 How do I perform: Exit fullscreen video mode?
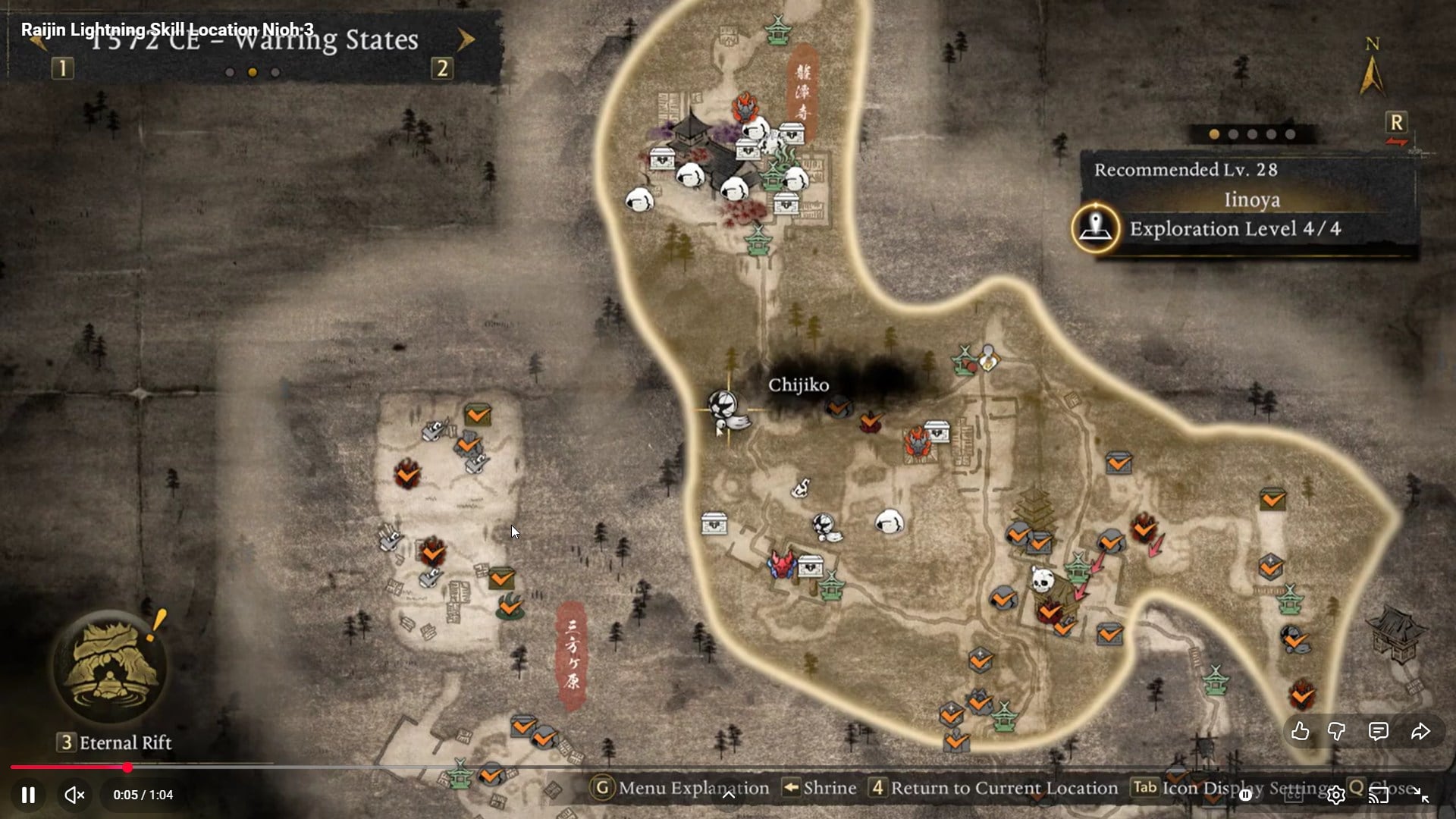coord(1421,795)
